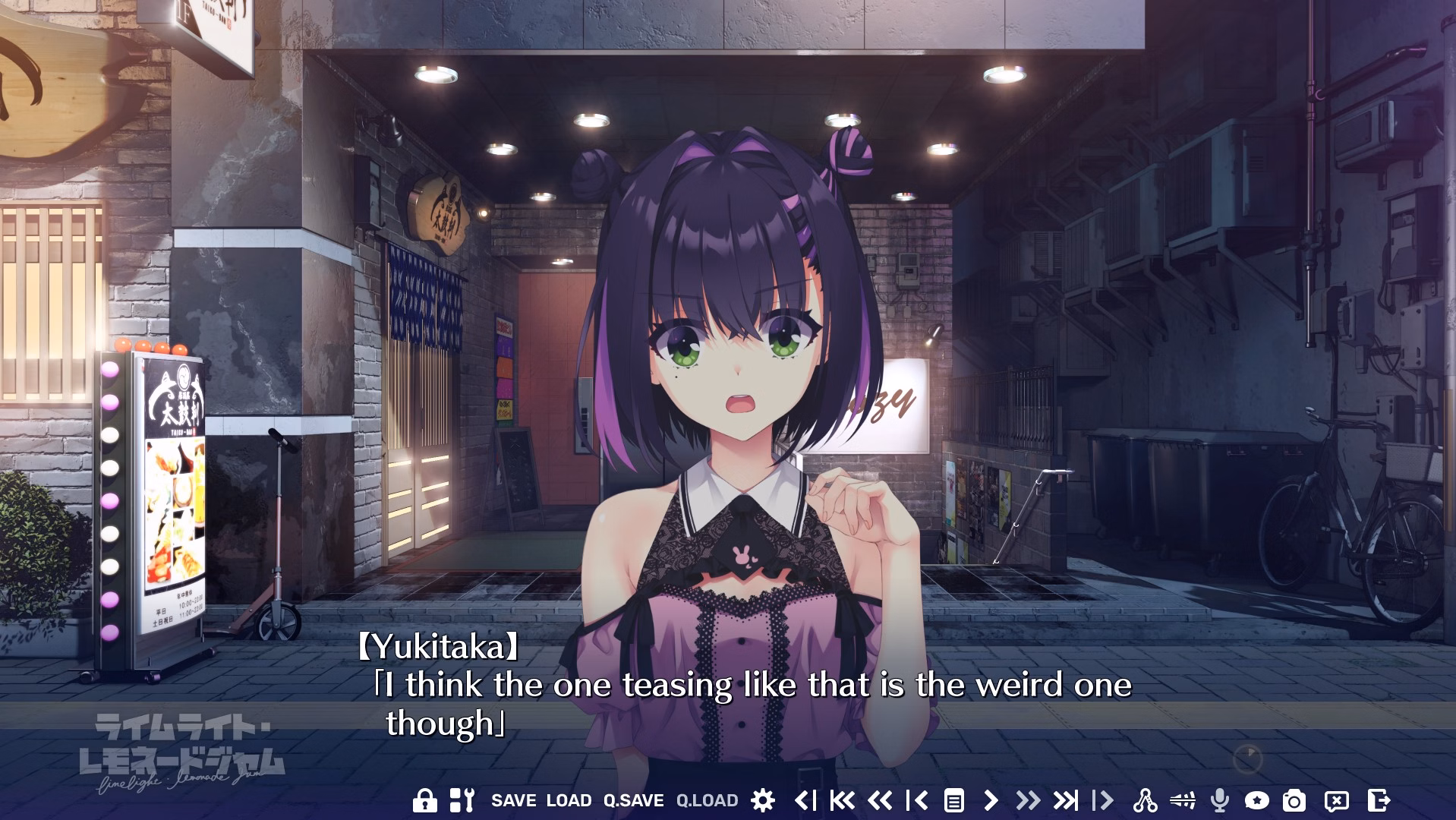Viewport: 1456px width, 820px height.
Task: Open the branching flowchart icon
Action: (1145, 800)
